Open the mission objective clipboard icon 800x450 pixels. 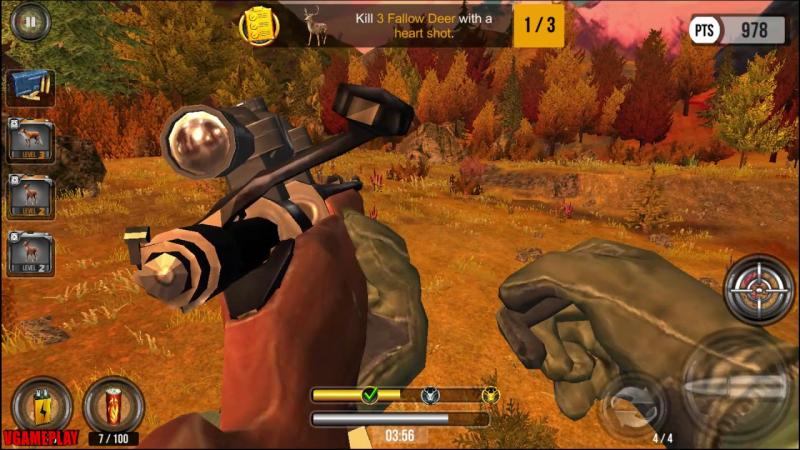tap(258, 25)
